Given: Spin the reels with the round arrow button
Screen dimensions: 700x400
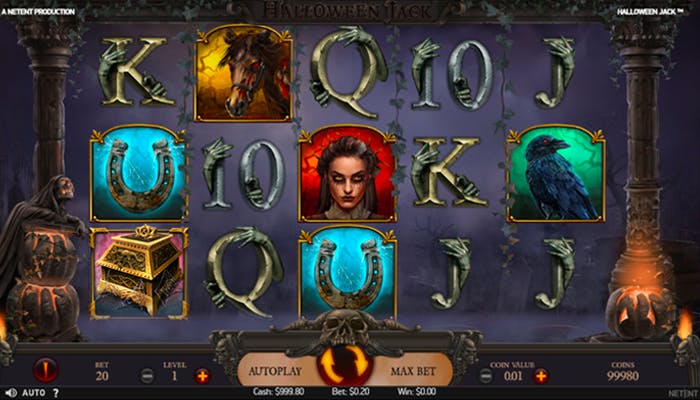Looking at the screenshot, I should click(350, 366).
